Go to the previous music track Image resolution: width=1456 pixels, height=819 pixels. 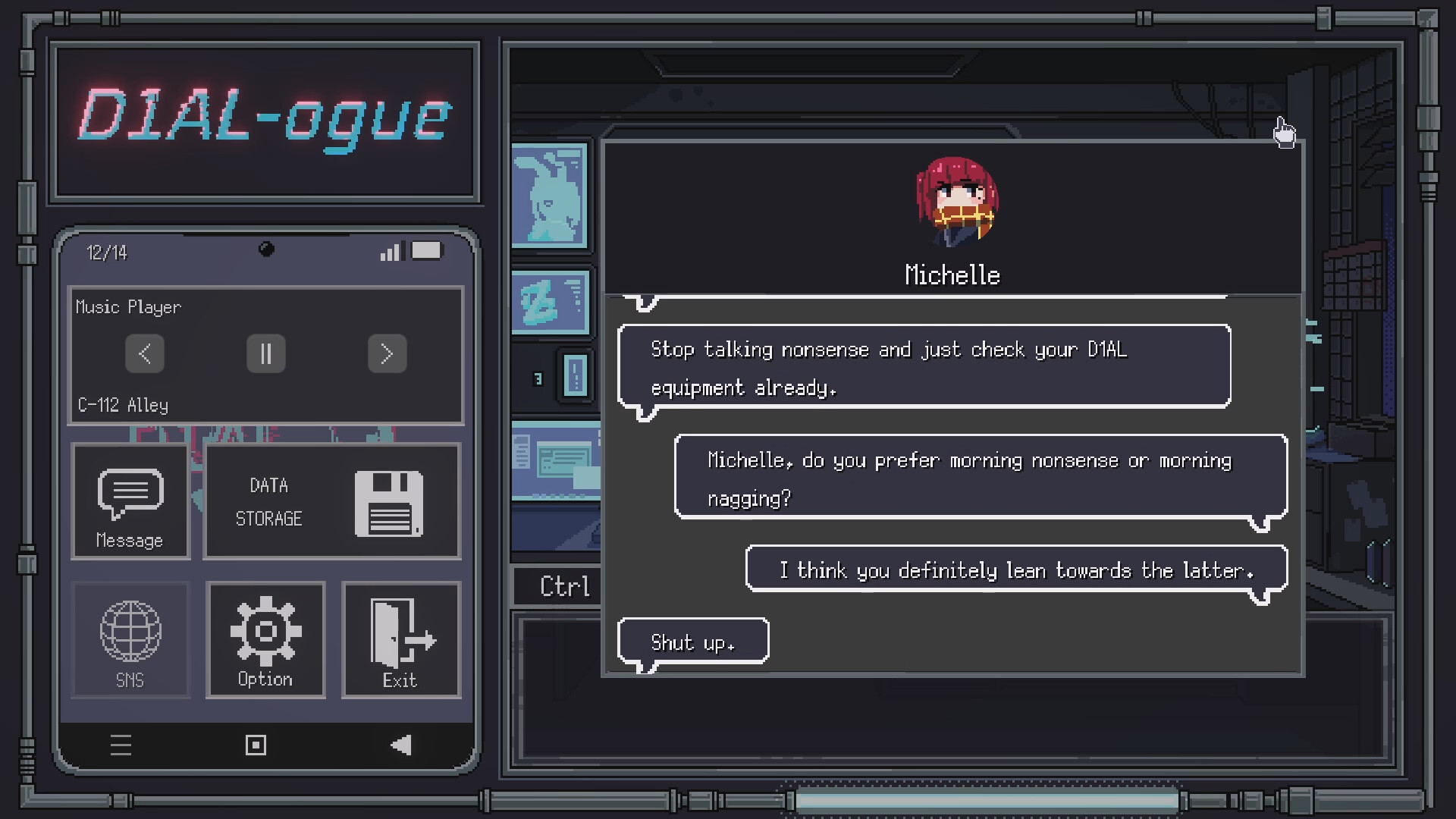coord(144,353)
